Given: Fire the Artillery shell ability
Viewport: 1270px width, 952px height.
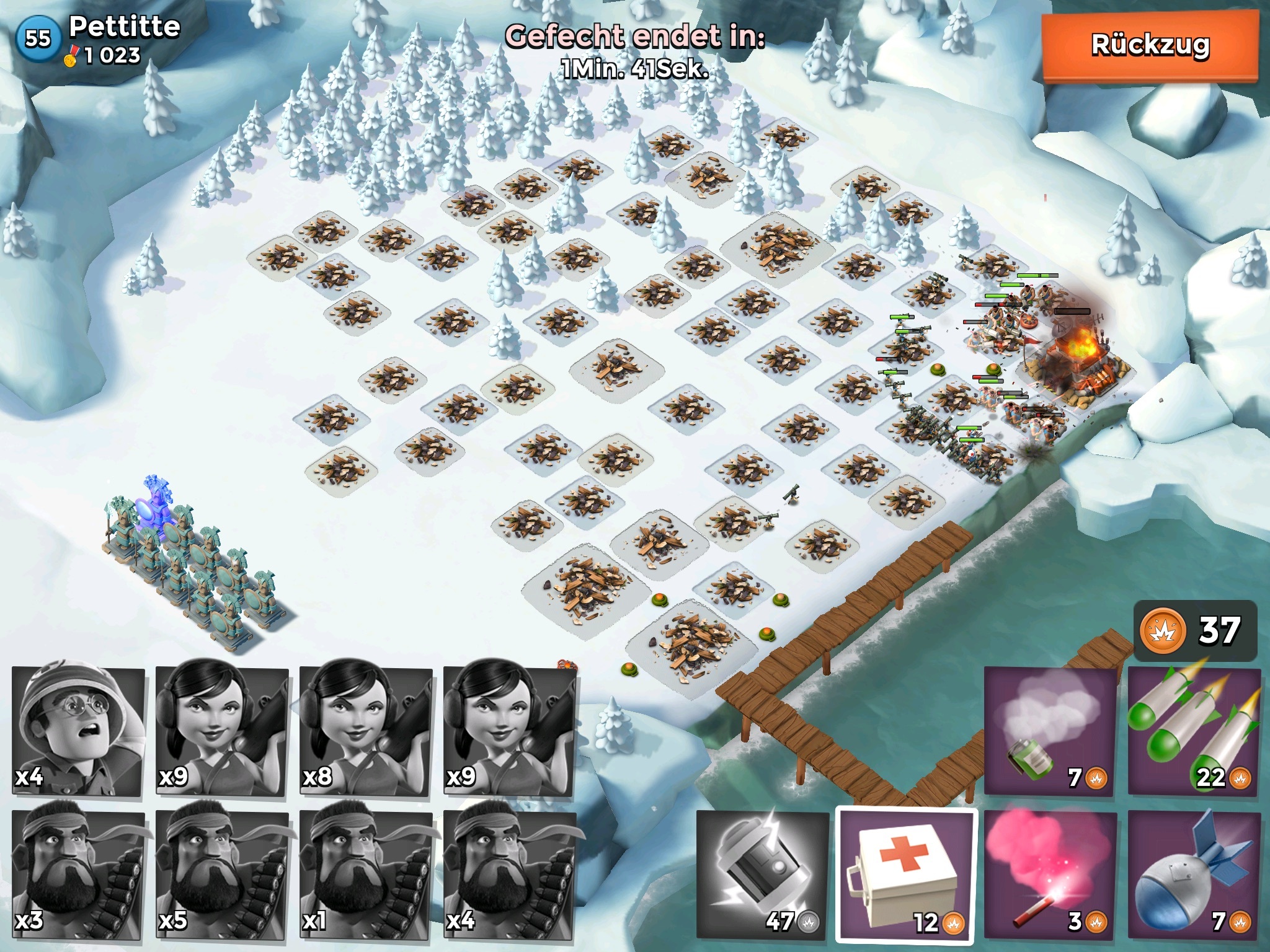Looking at the screenshot, I should point(1194,874).
